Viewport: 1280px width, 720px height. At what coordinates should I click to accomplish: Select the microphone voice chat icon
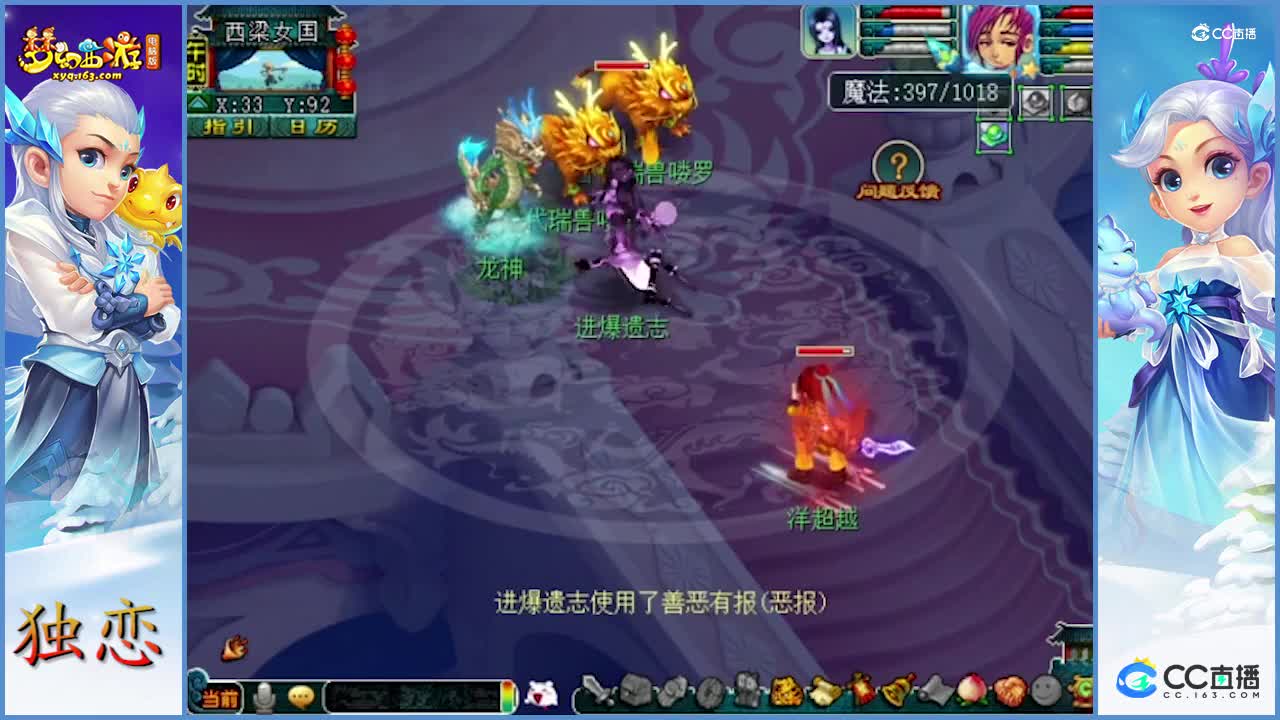pos(264,695)
